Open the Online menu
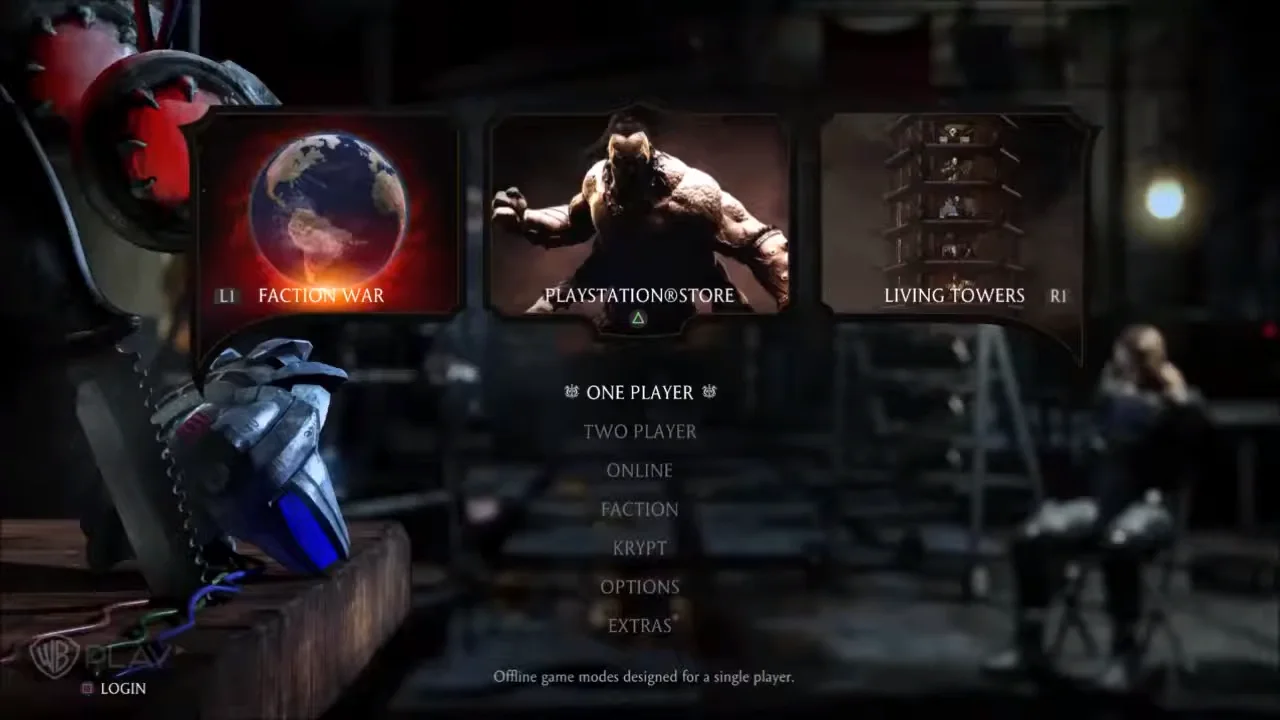Image resolution: width=1280 pixels, height=720 pixels. click(640, 470)
